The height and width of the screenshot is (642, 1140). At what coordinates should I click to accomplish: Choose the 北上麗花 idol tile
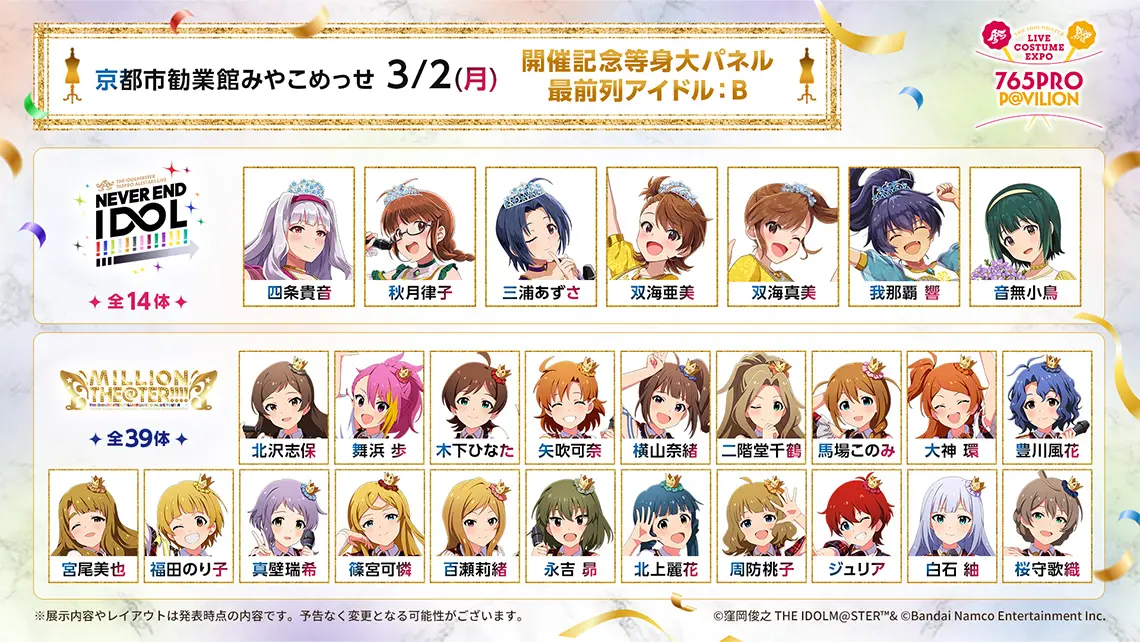coord(666,526)
